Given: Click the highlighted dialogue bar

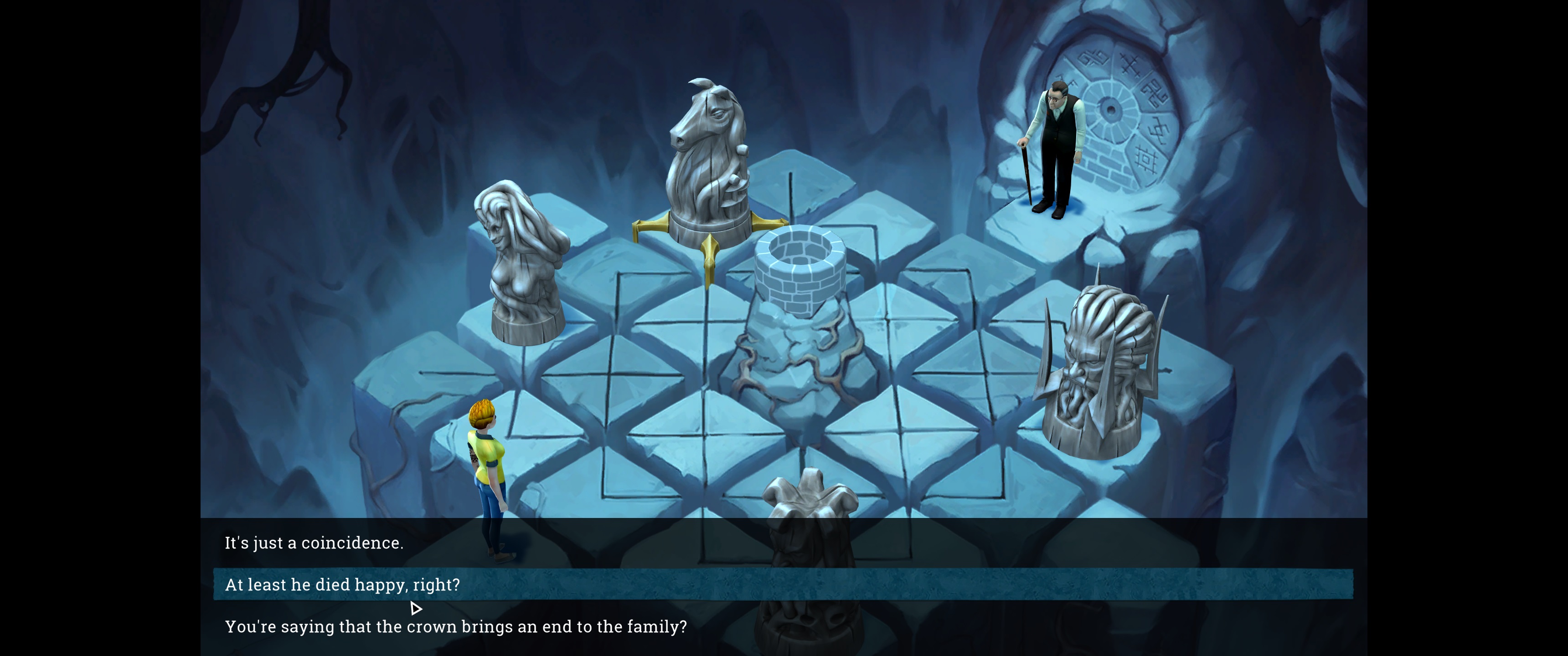Looking at the screenshot, I should (779, 585).
